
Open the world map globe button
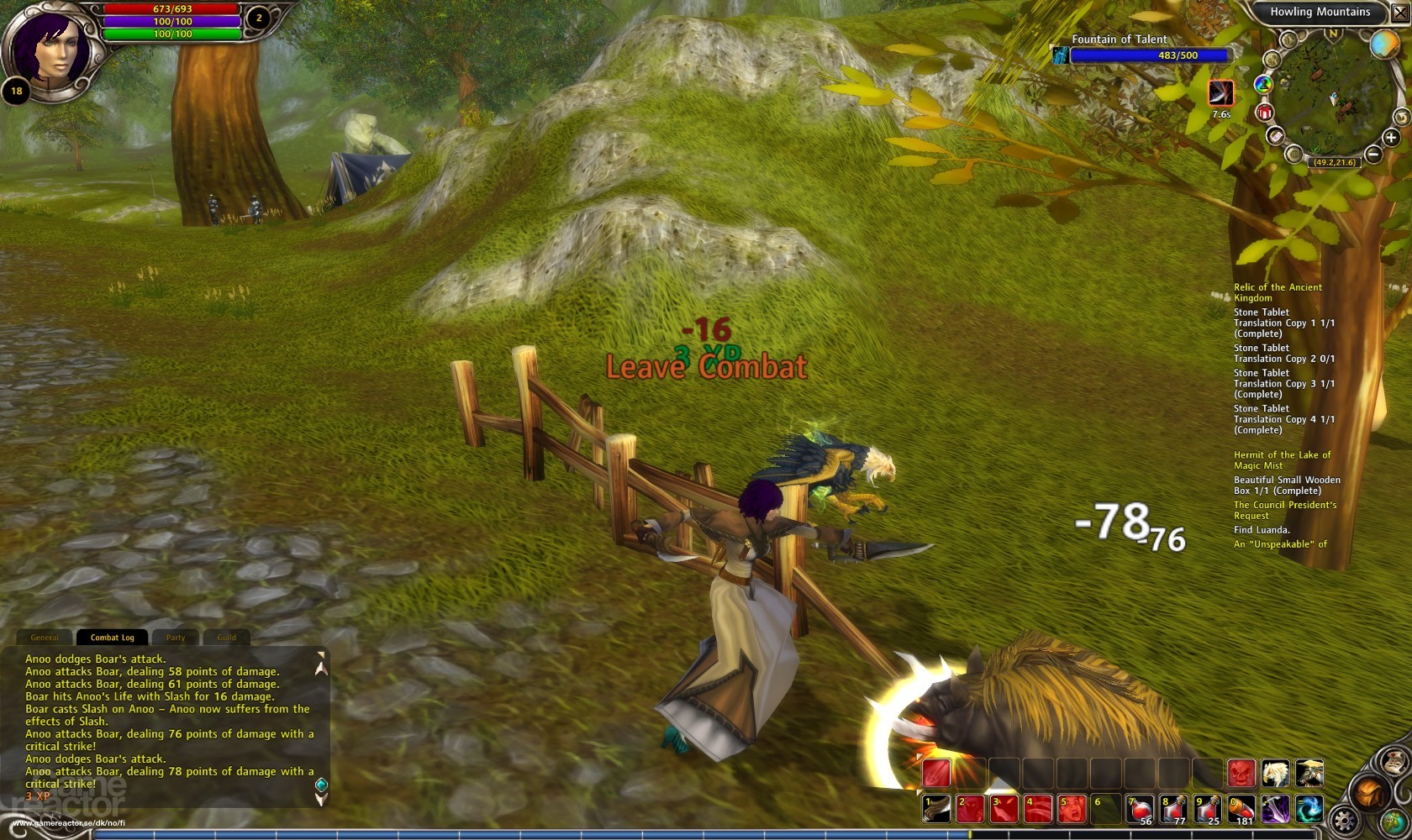[x=1393, y=821]
